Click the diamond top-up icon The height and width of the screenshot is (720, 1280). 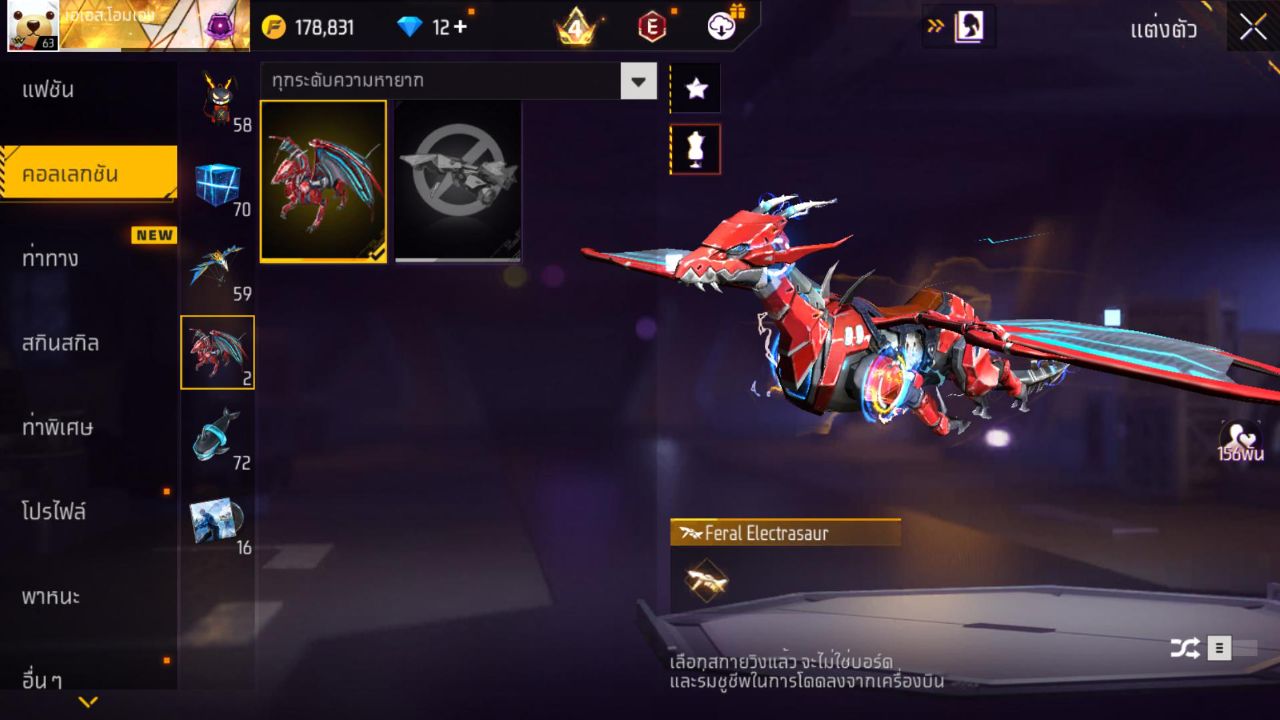tap(413, 27)
